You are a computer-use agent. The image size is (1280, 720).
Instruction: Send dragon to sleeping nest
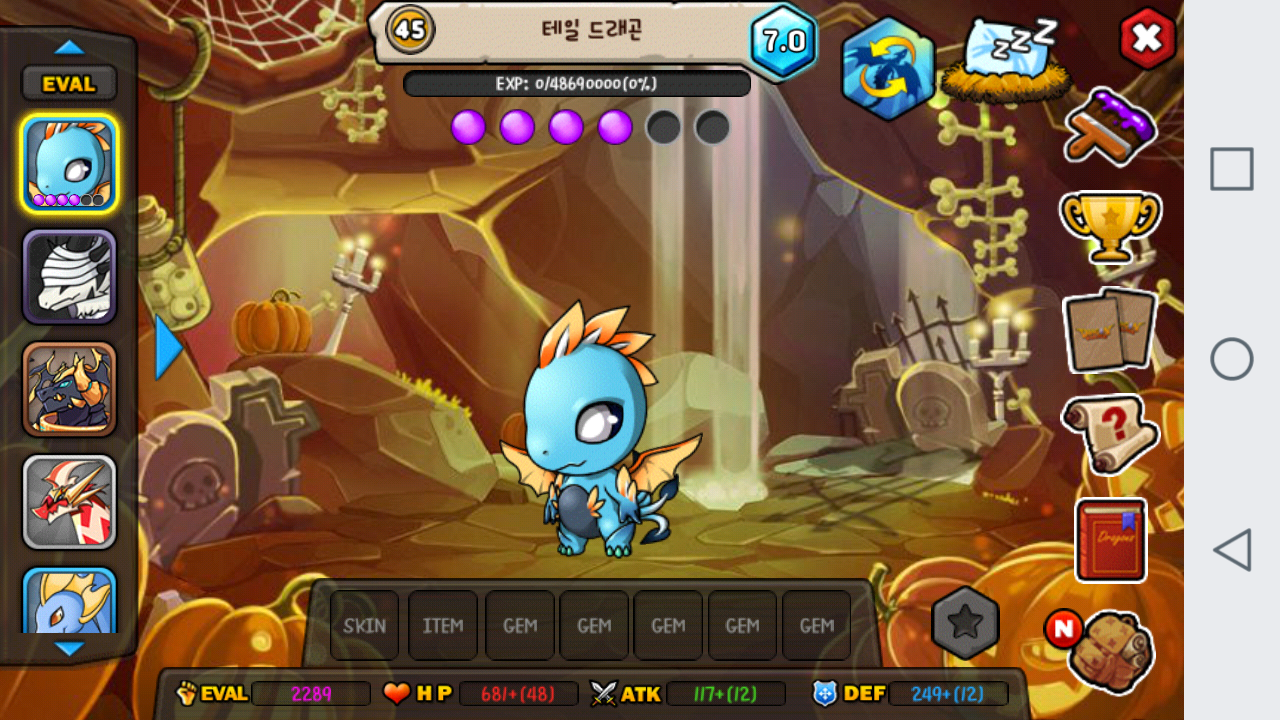[1010, 60]
